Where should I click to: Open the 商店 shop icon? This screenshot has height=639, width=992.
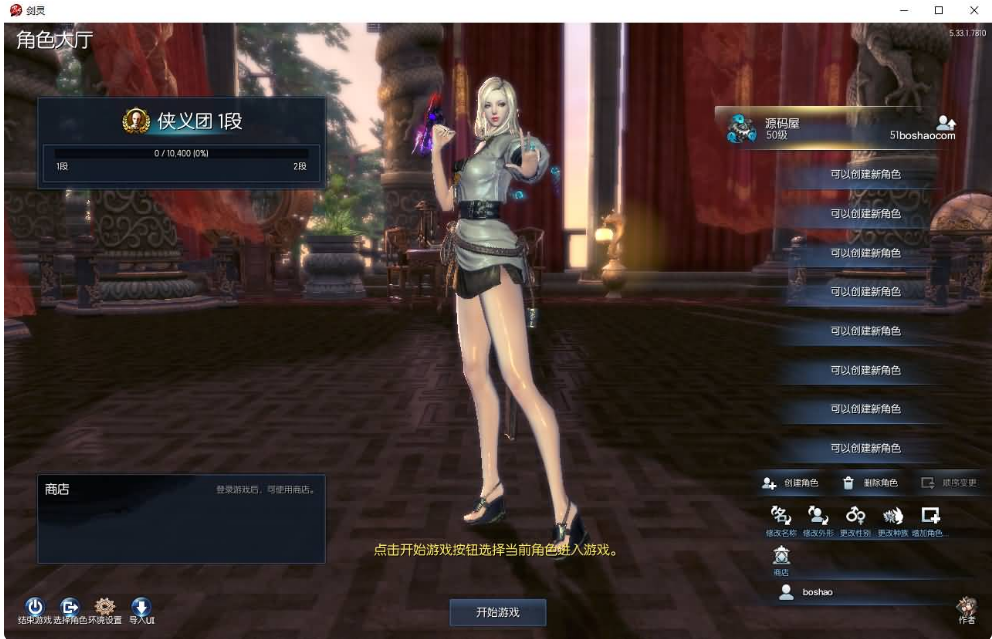[781, 557]
